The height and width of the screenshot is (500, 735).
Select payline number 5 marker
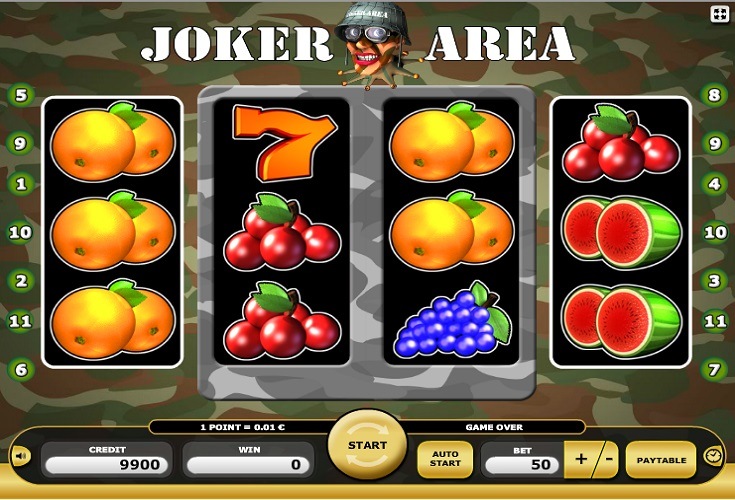(20, 96)
